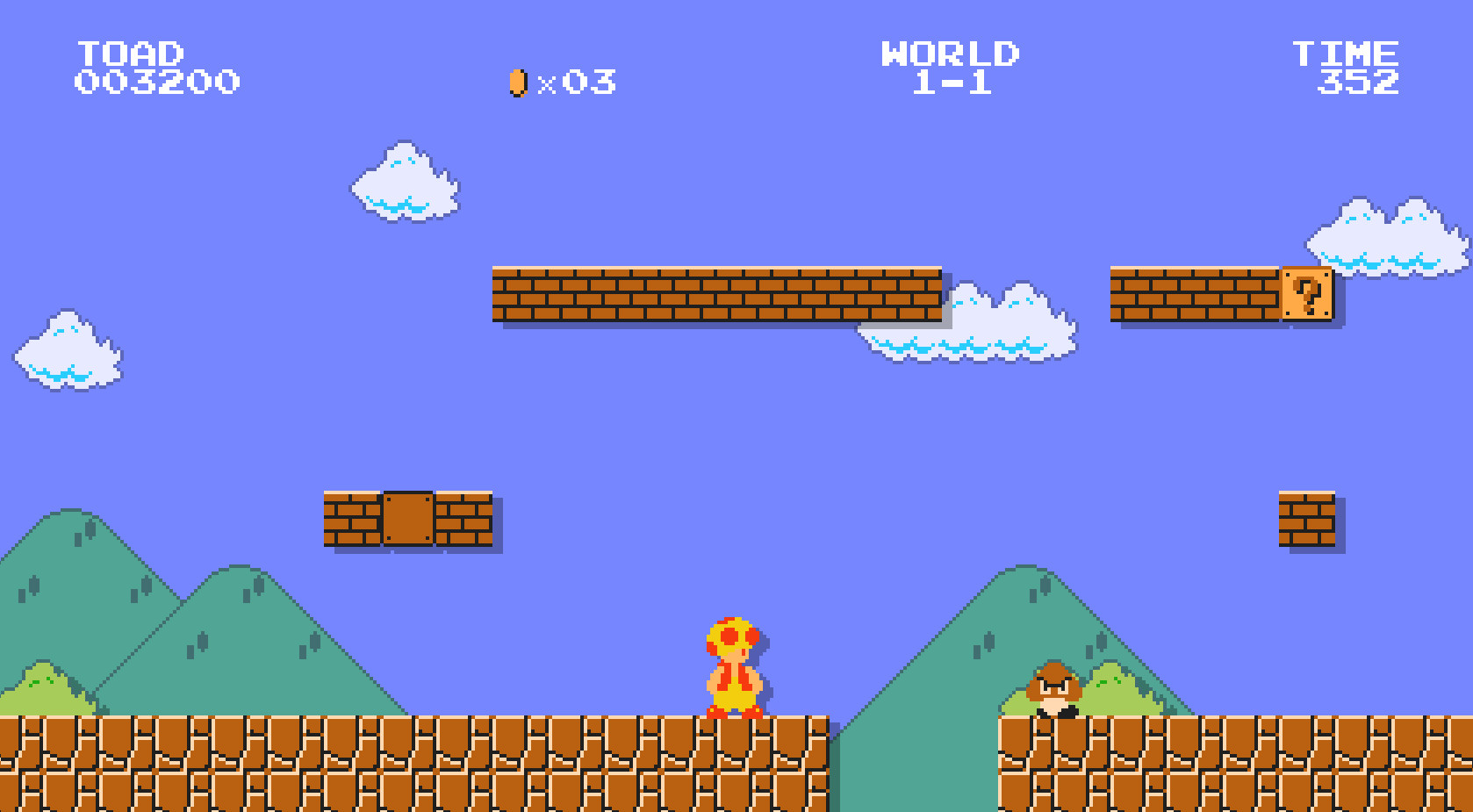Select the TOAD name label
The width and height of the screenshot is (1473, 812).
130,53
